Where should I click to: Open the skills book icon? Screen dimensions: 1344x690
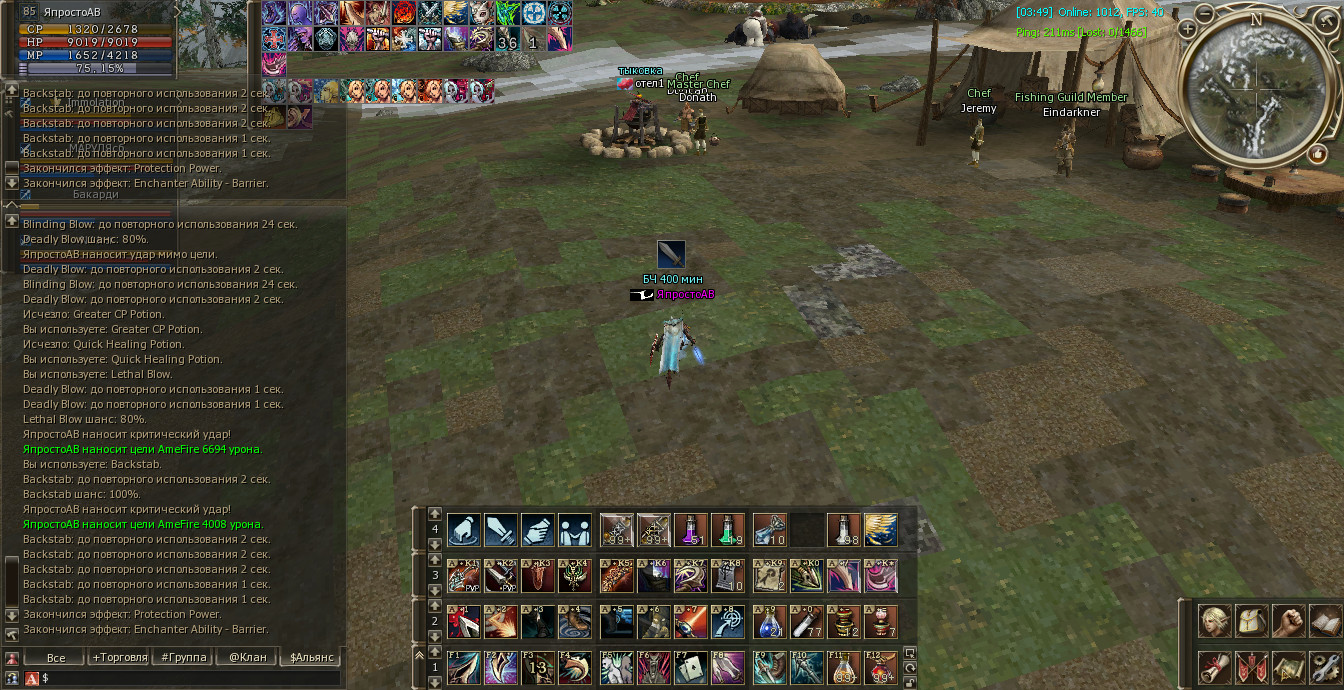pyautogui.click(x=1325, y=621)
